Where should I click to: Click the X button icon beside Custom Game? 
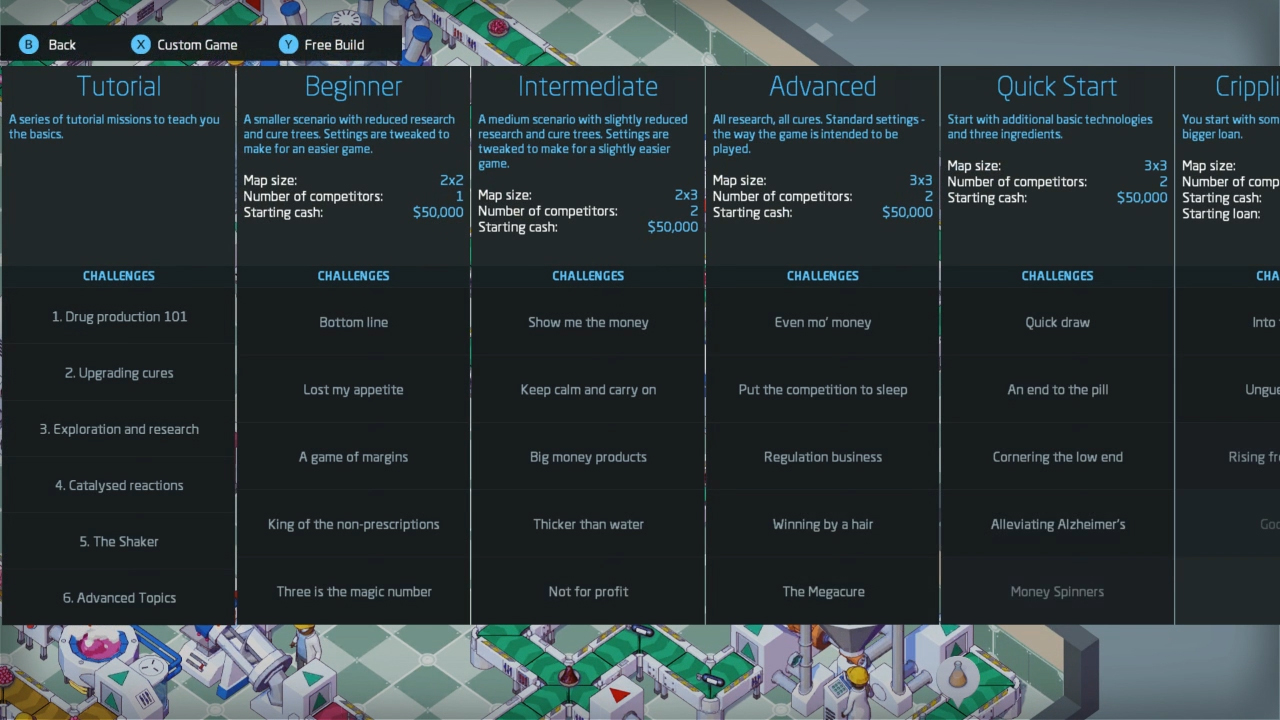140,44
